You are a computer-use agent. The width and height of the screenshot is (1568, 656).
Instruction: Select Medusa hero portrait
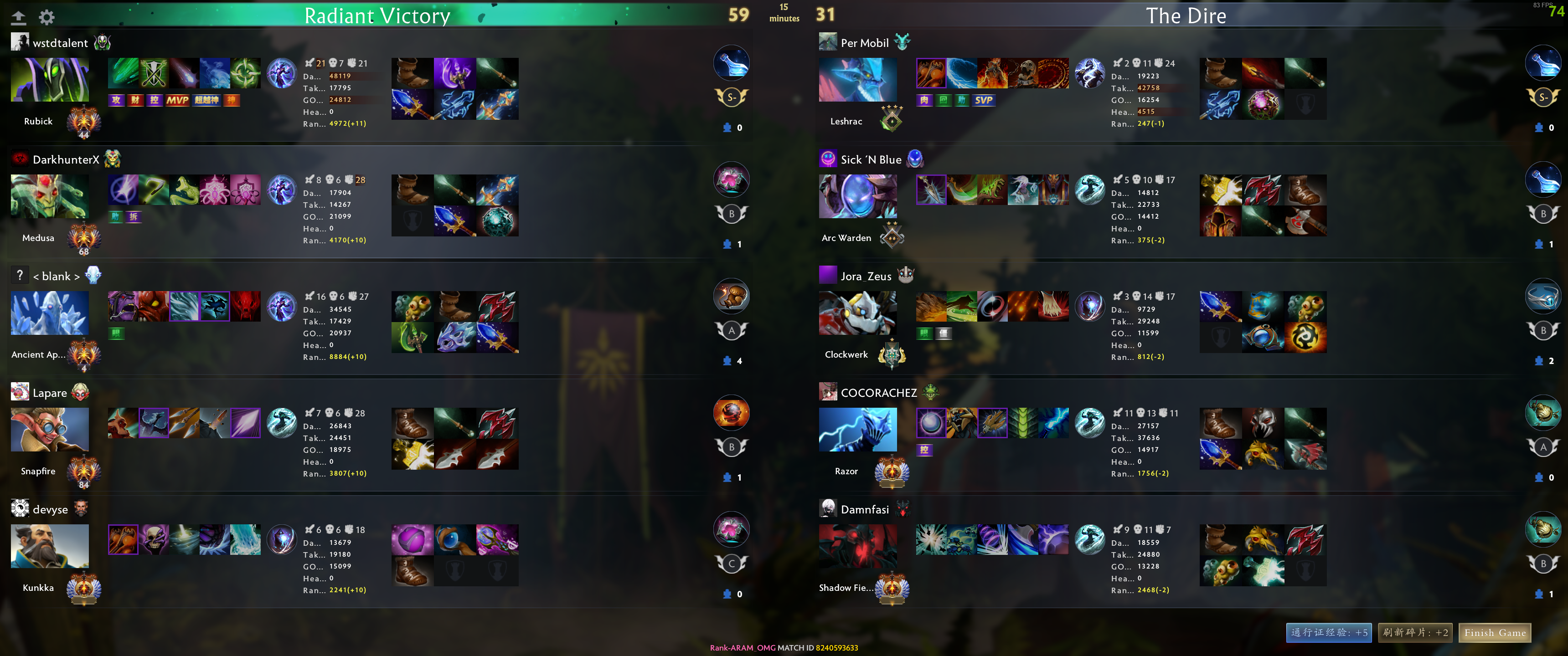point(50,196)
